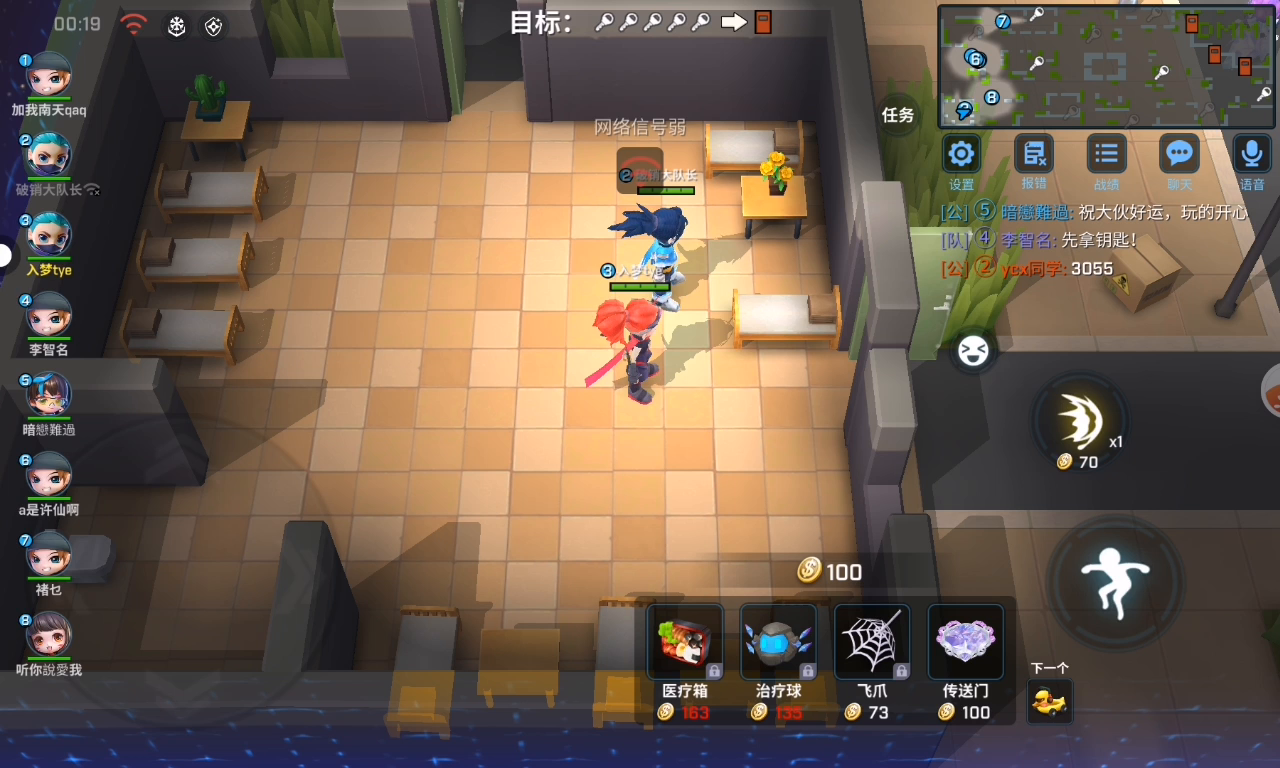
Task: Open the 聊天 chat button
Action: pos(1179,155)
